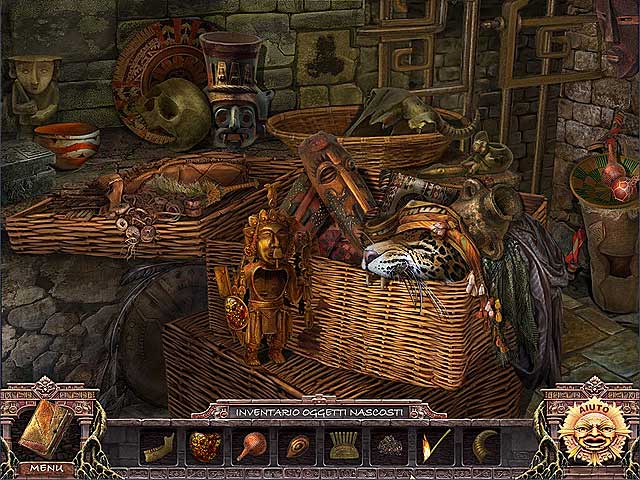Pick the golden comb headdress slot

[343, 446]
